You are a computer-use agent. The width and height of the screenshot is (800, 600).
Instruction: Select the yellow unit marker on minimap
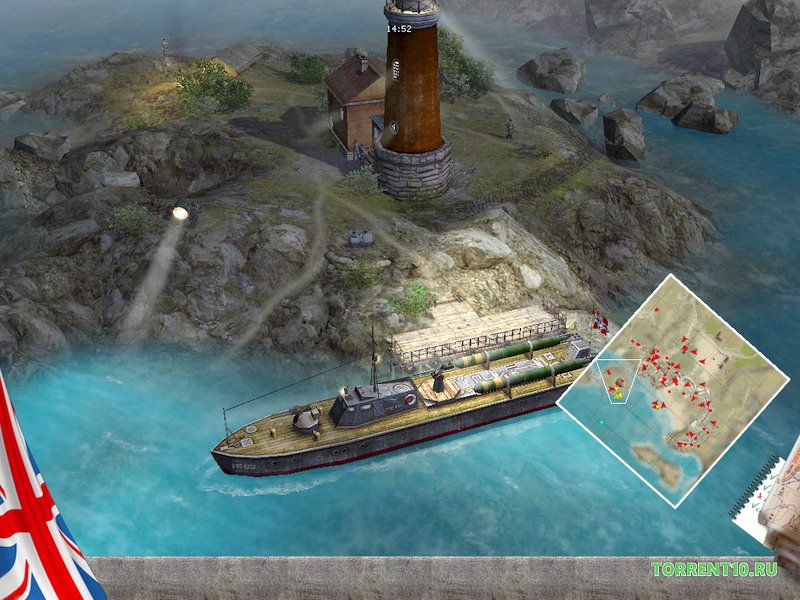click(619, 394)
